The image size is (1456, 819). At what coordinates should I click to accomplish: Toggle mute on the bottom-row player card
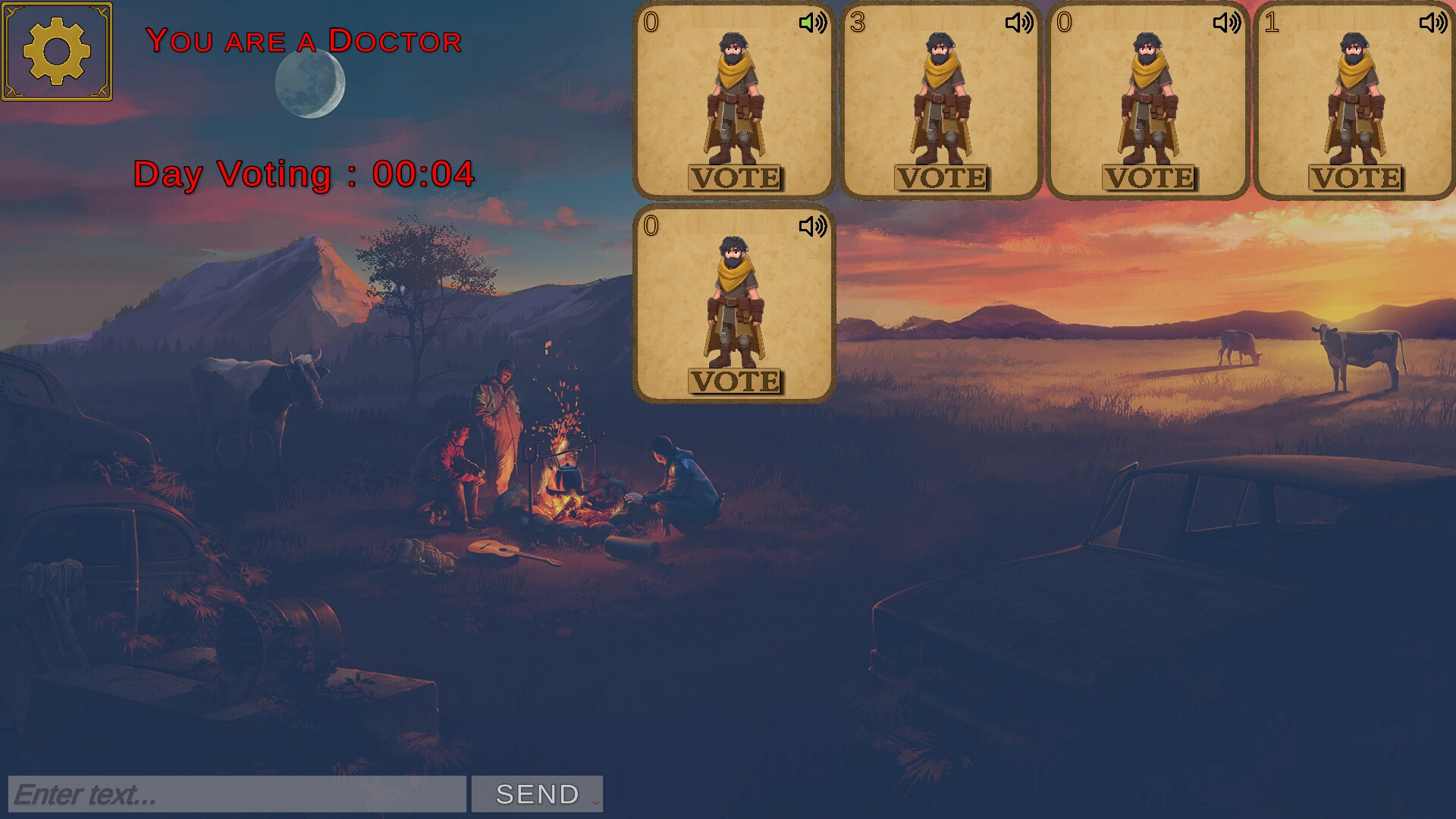pyautogui.click(x=812, y=225)
